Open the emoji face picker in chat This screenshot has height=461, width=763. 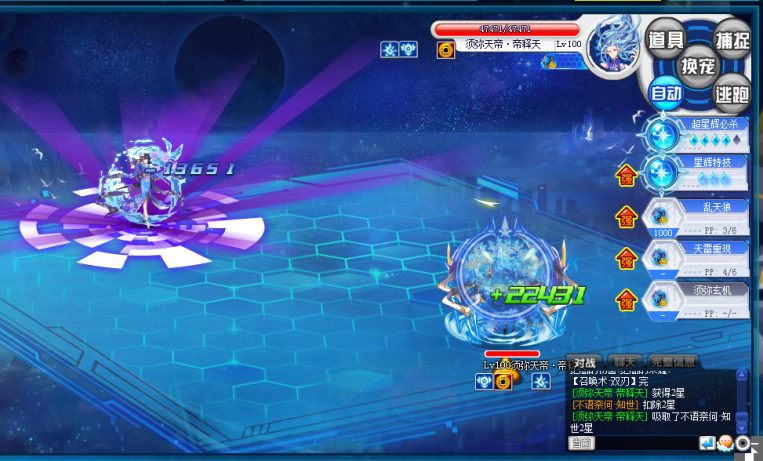point(724,443)
